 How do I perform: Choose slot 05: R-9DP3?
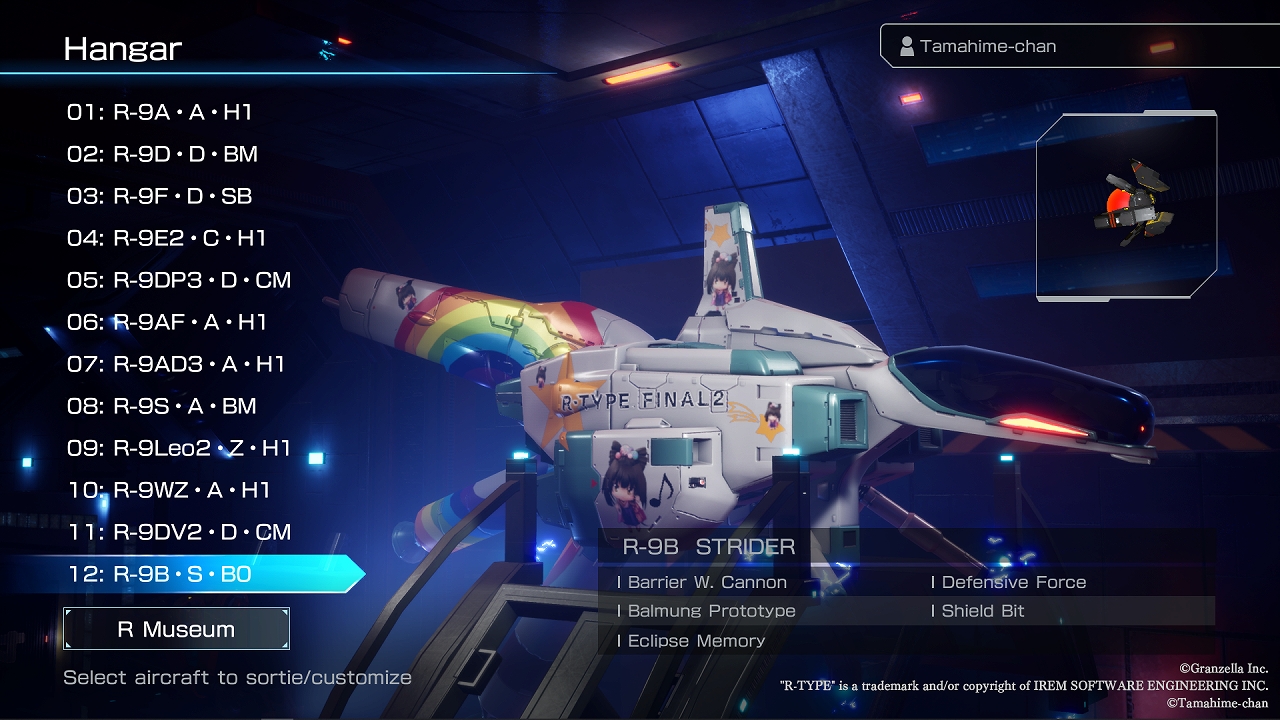click(x=179, y=280)
